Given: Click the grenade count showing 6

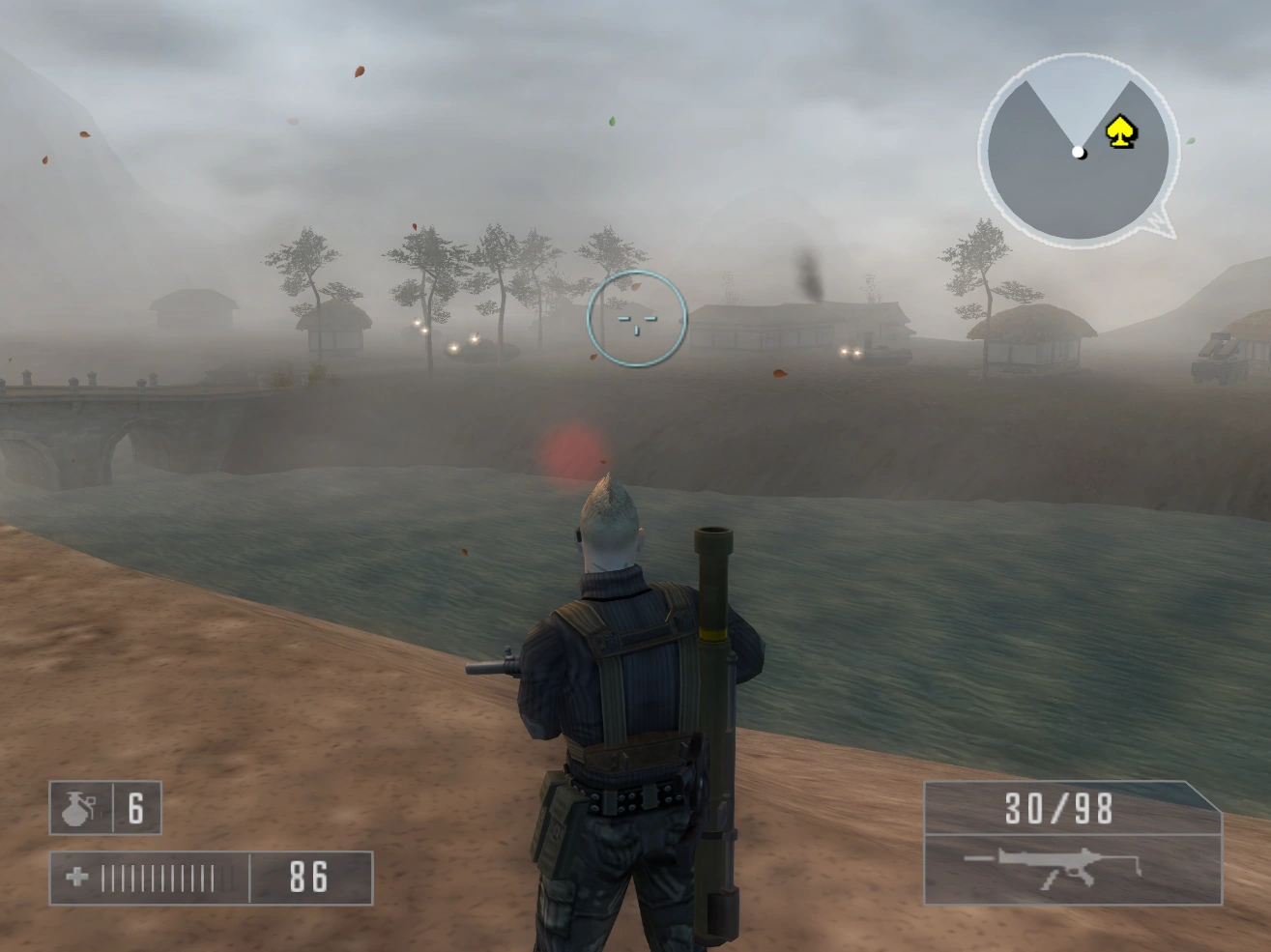Looking at the screenshot, I should [135, 809].
